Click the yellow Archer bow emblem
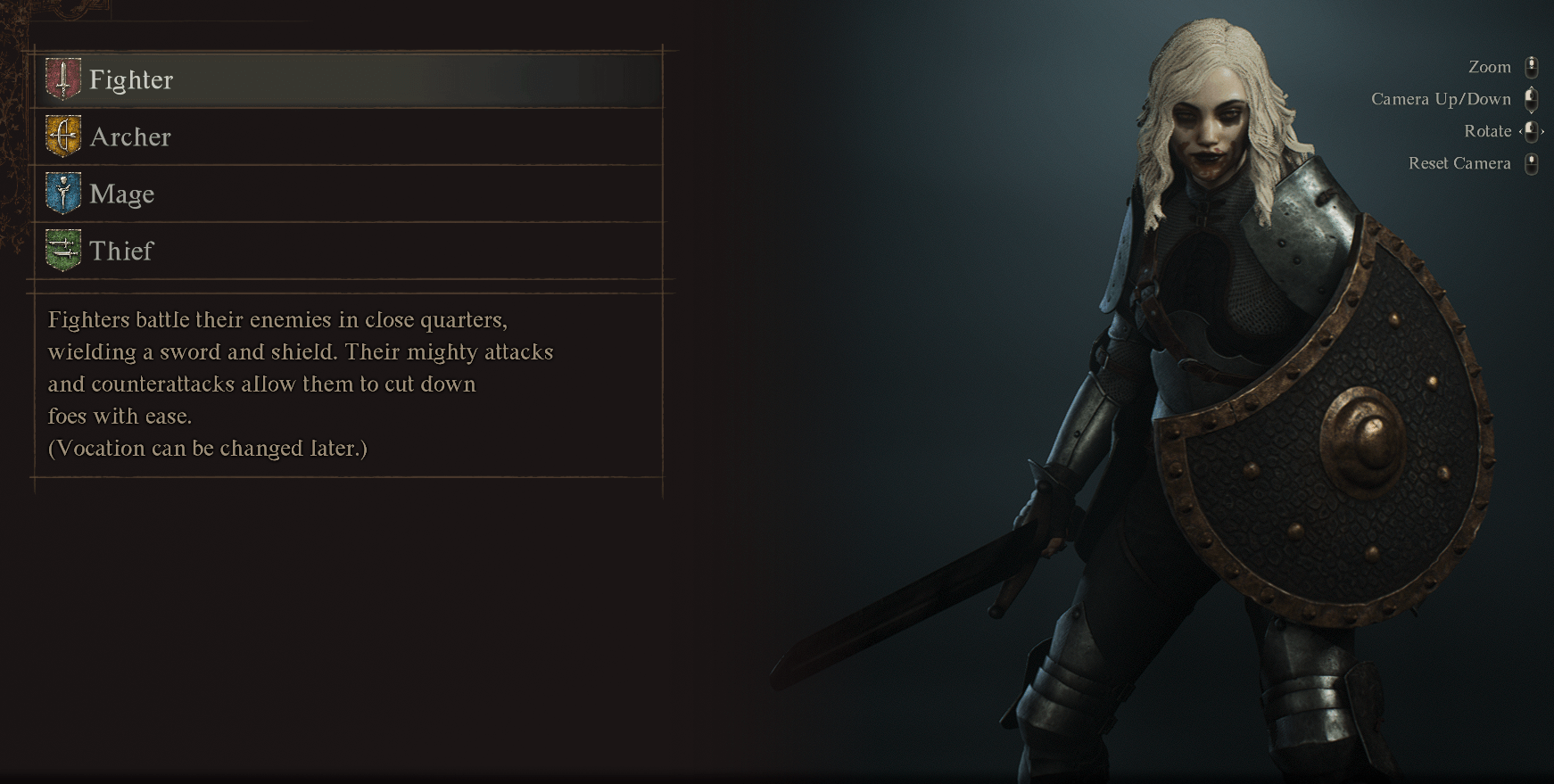 (x=63, y=137)
